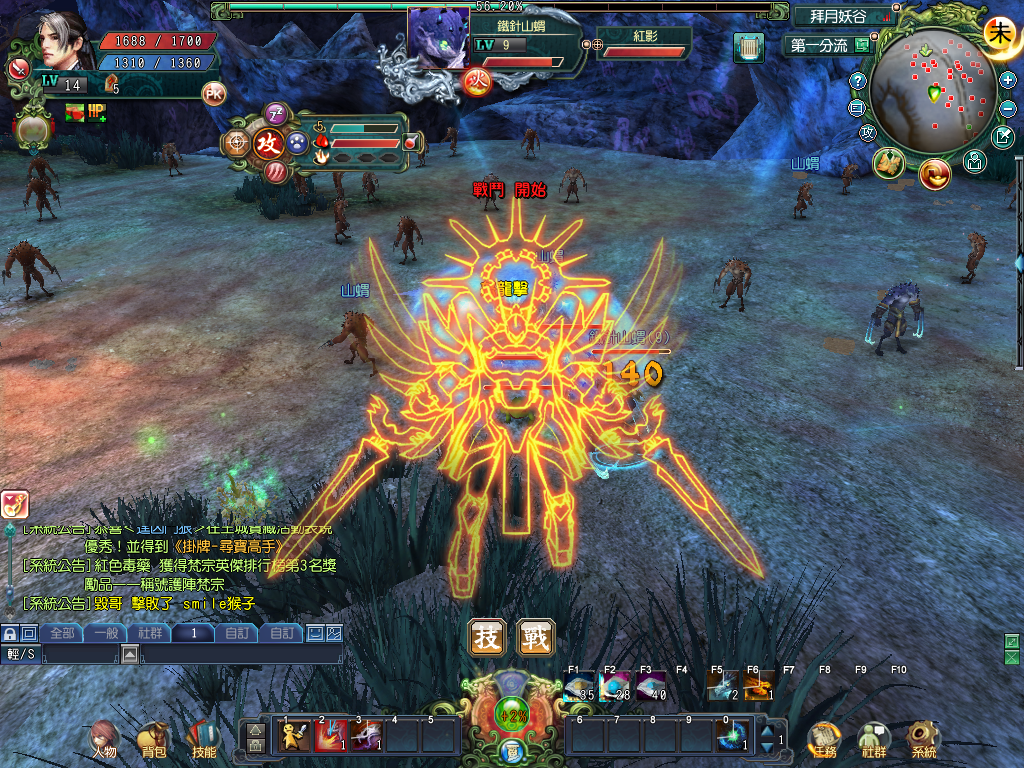Click the 戰 battle button
Screen dimensions: 1024x768
(536, 638)
